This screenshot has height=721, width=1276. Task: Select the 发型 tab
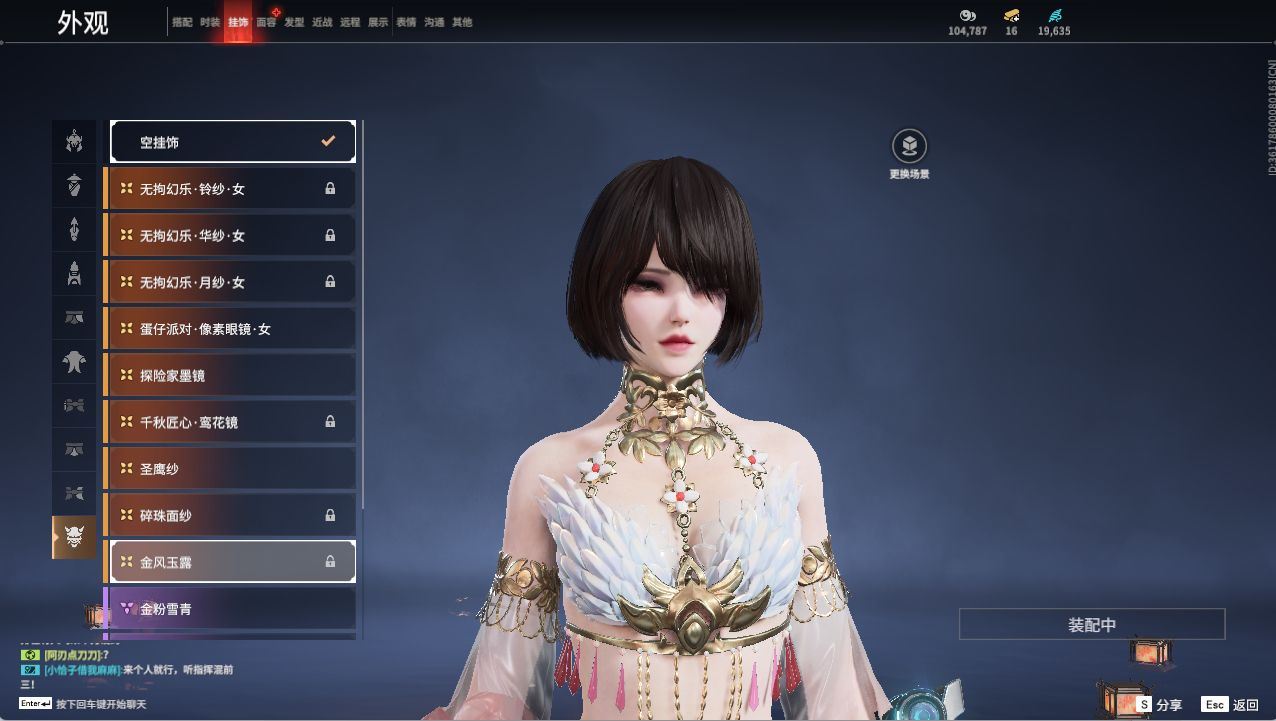[x=294, y=22]
